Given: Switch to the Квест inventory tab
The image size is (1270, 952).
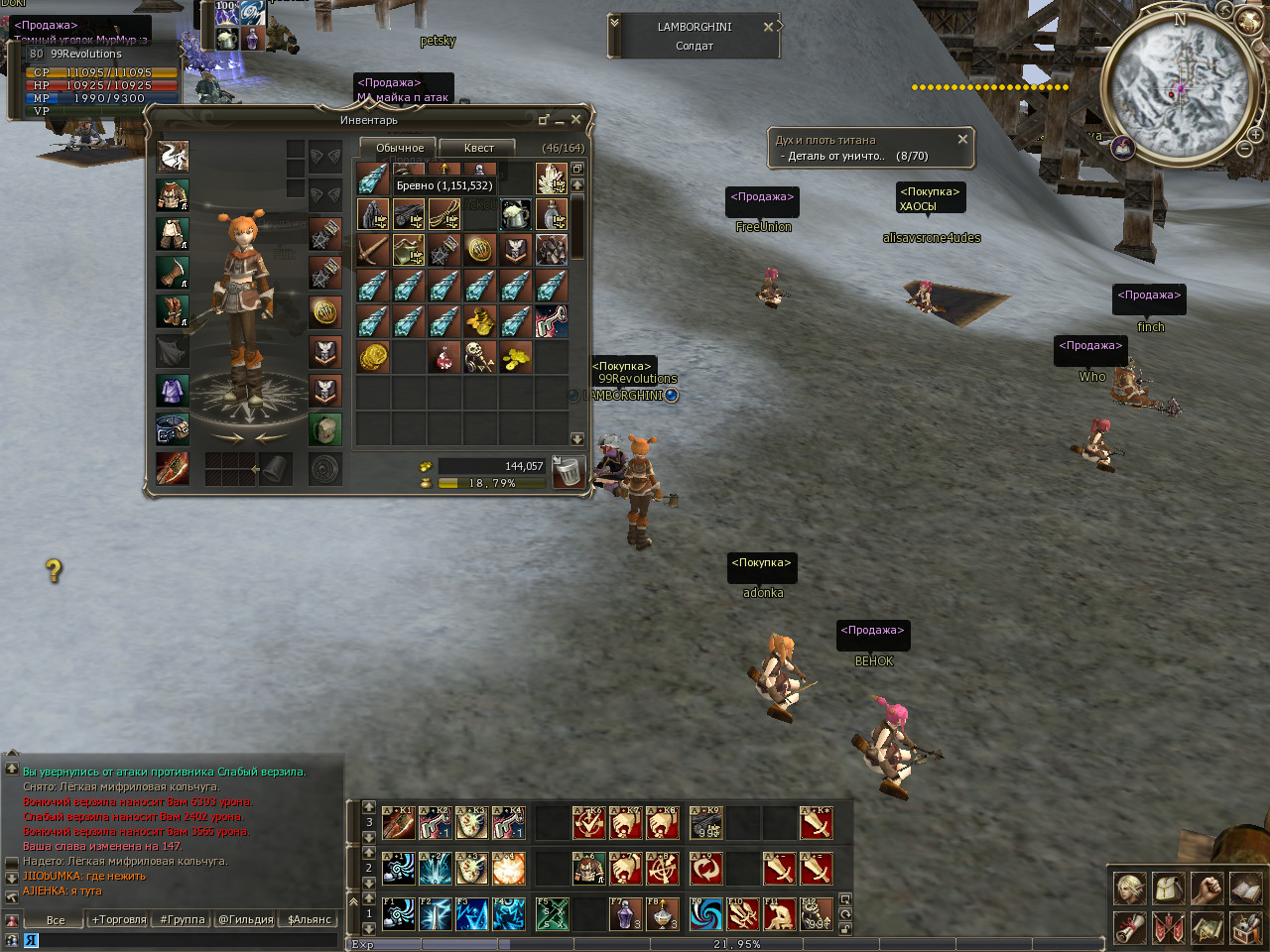Looking at the screenshot, I should pyautogui.click(x=478, y=148).
